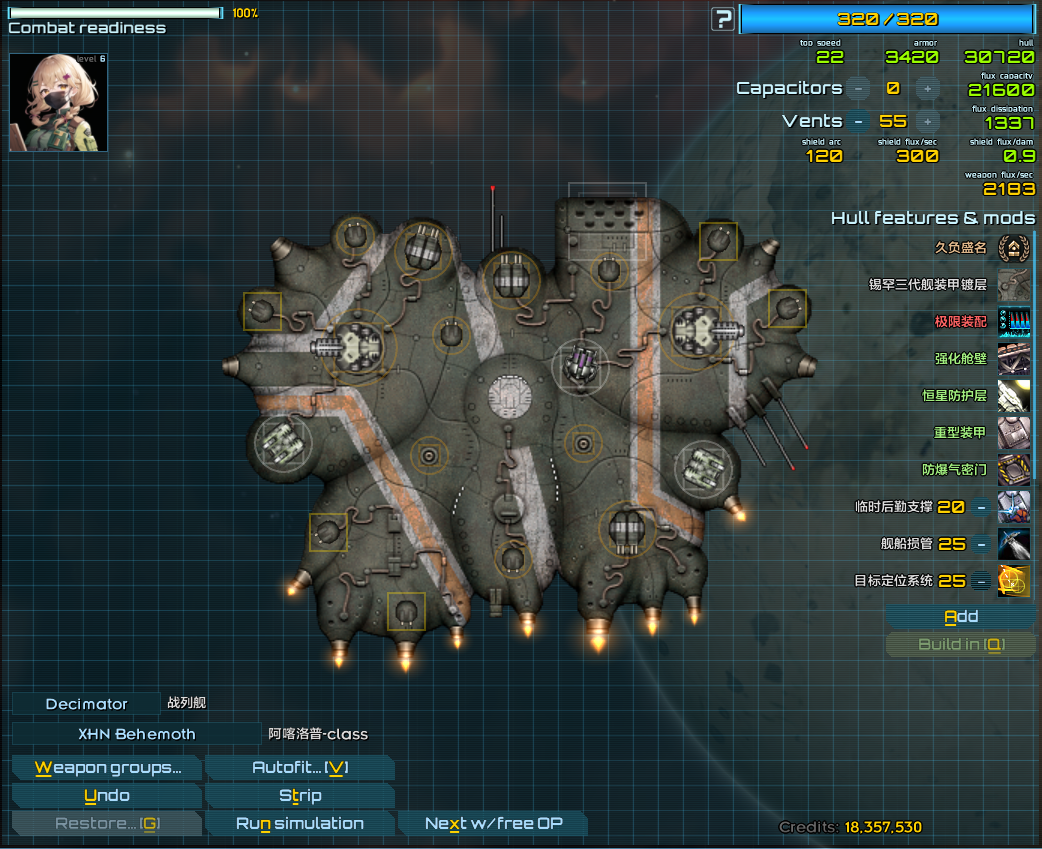Image resolution: width=1042 pixels, height=849 pixels.
Task: Select the 恒星防护层 hull mod icon
Action: pos(1014,396)
